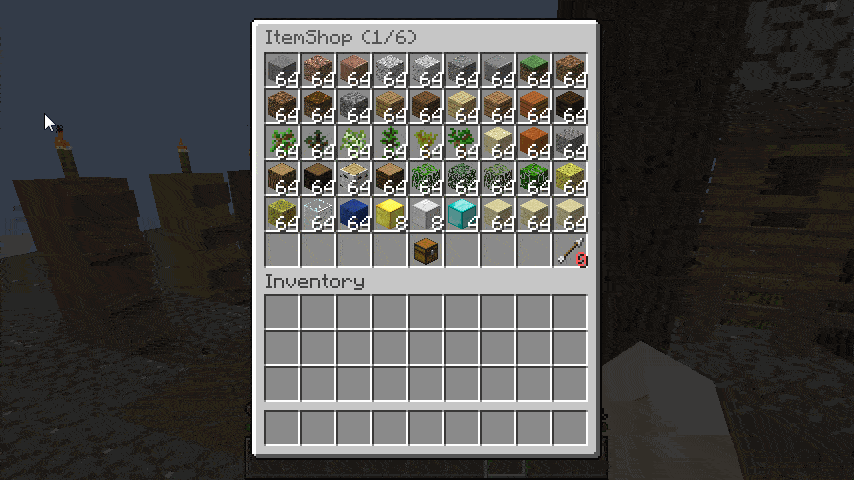Choose the polished granite block stack
The width and height of the screenshot is (854, 480).
tap(354, 70)
